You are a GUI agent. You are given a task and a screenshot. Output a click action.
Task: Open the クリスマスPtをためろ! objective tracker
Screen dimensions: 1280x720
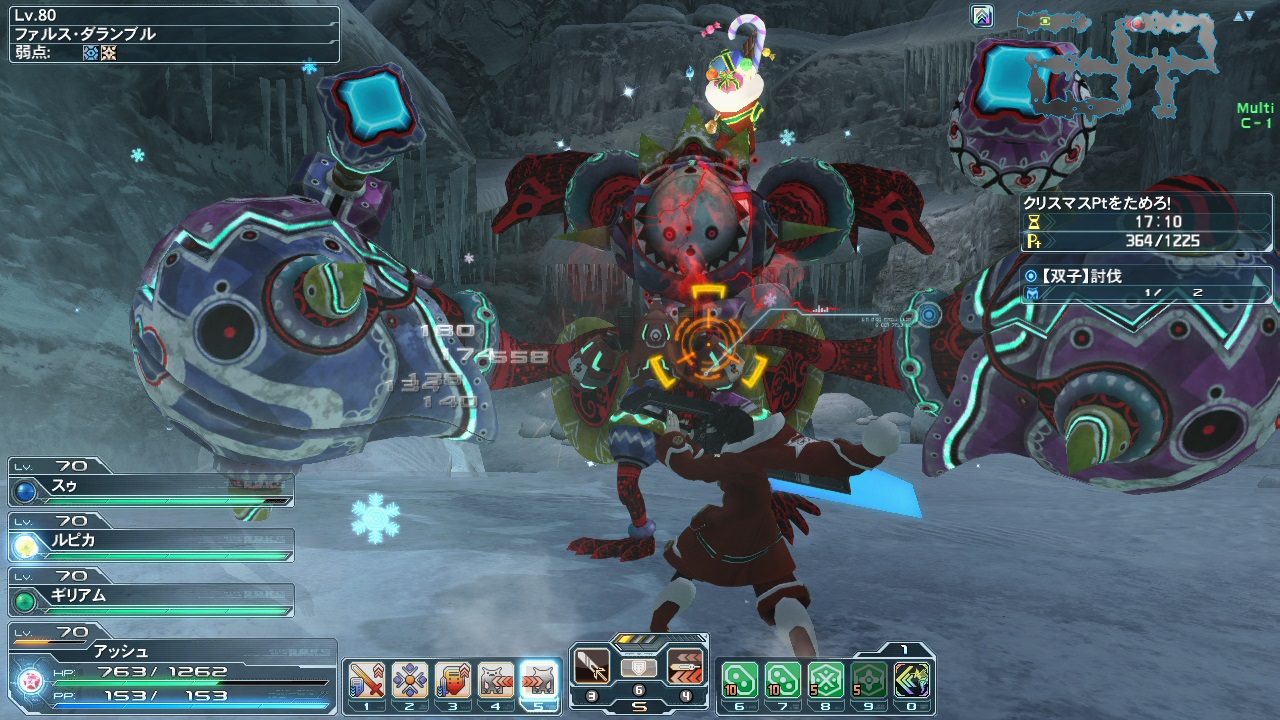coord(1145,202)
